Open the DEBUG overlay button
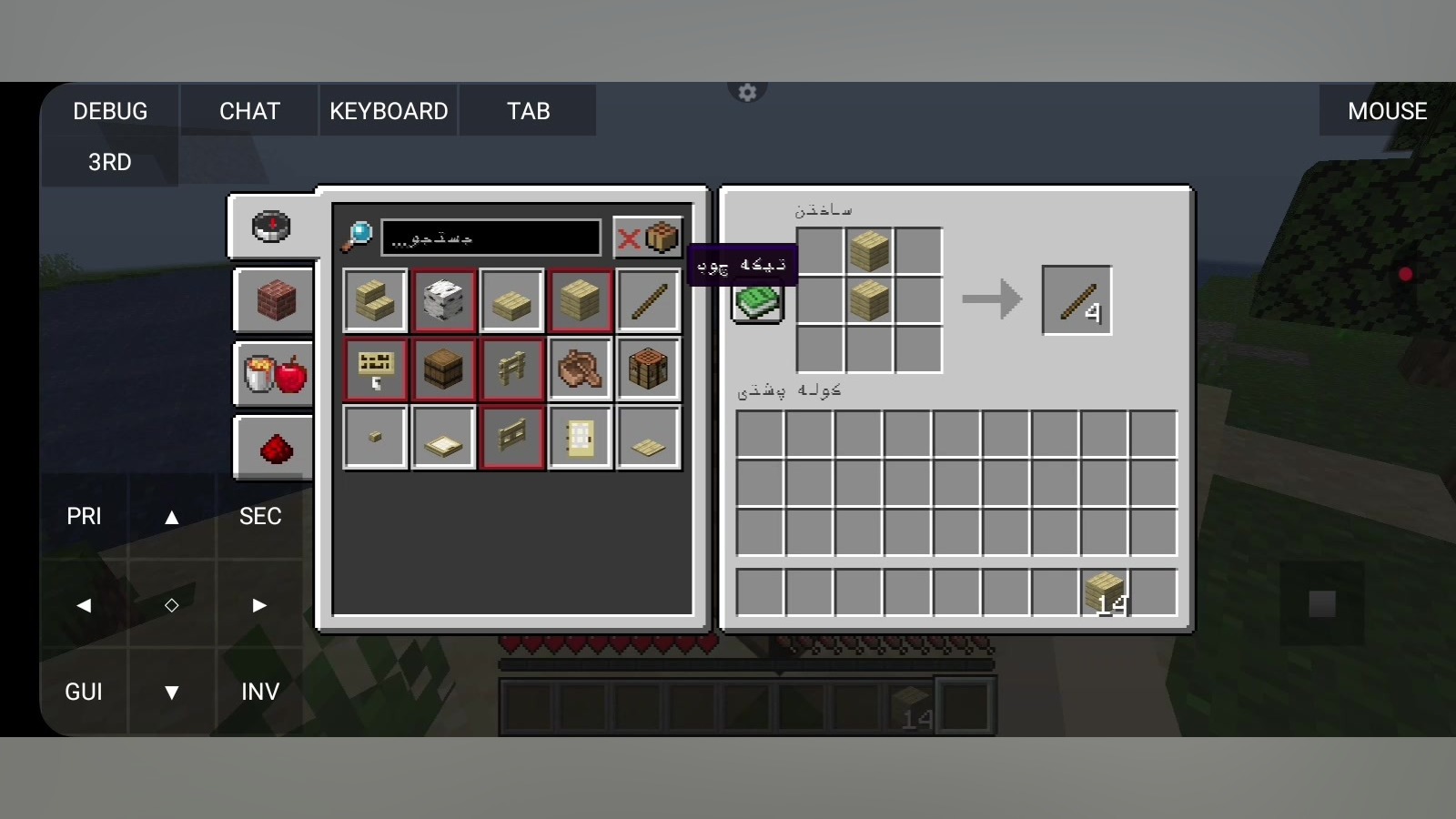 [x=110, y=111]
